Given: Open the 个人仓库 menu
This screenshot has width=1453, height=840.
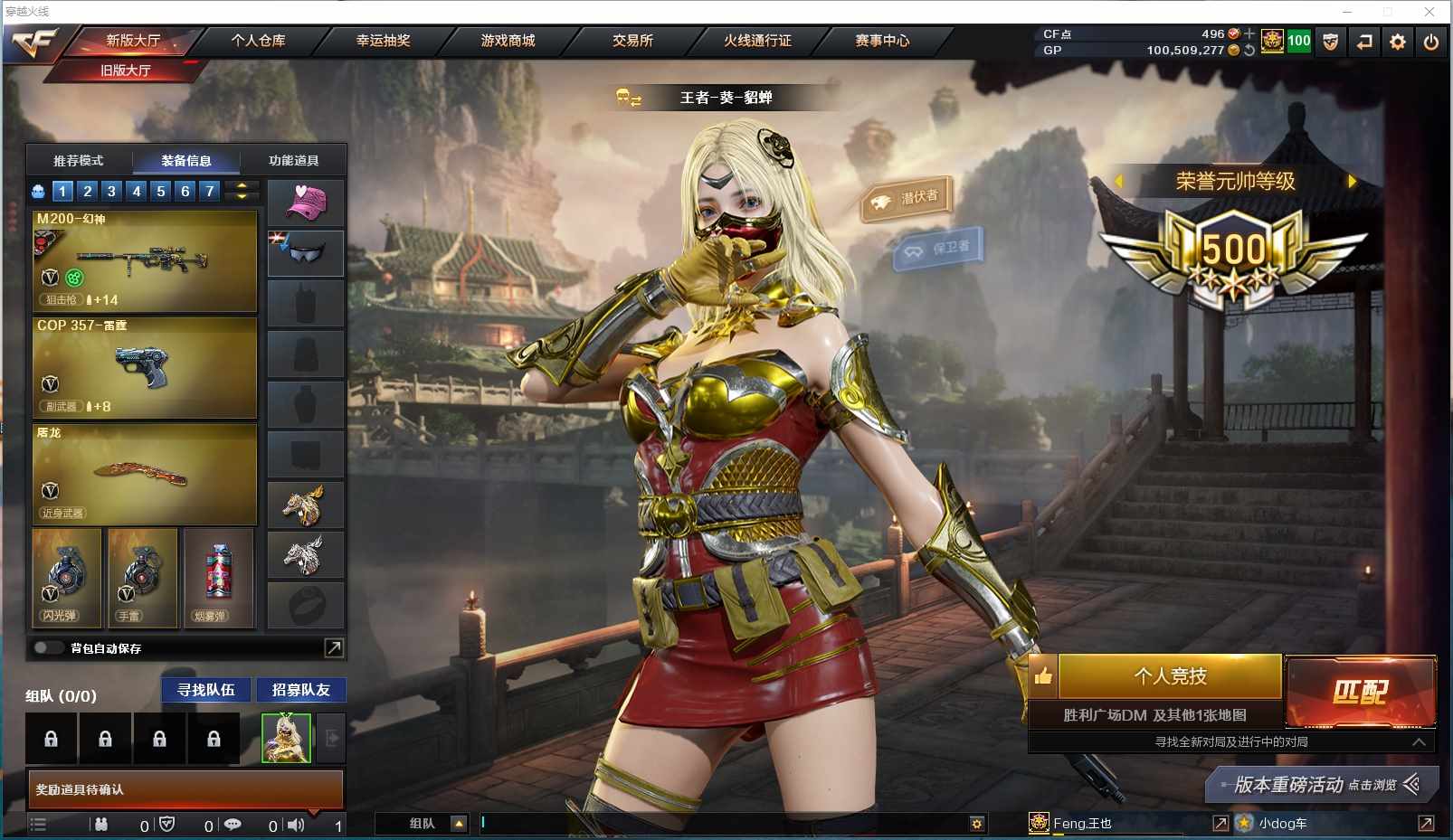Looking at the screenshot, I should [x=258, y=41].
